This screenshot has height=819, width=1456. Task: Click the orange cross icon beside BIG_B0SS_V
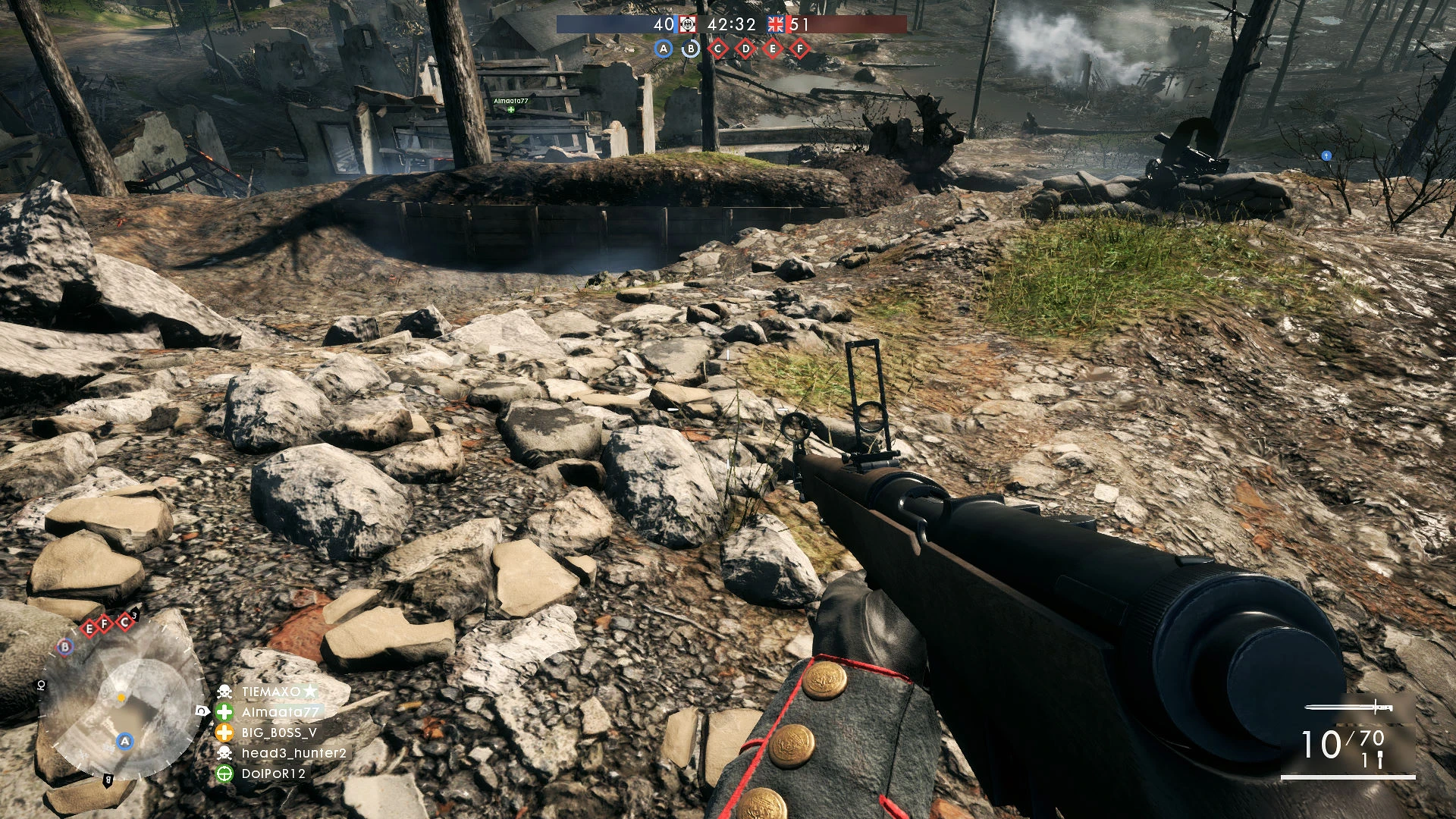click(x=223, y=733)
